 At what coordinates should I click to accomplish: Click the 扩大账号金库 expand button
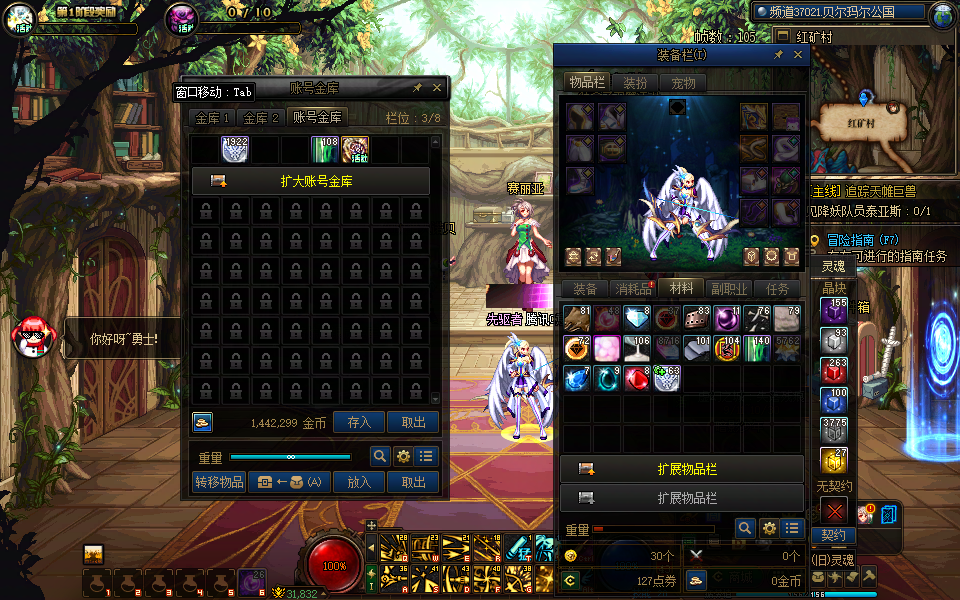(310, 181)
